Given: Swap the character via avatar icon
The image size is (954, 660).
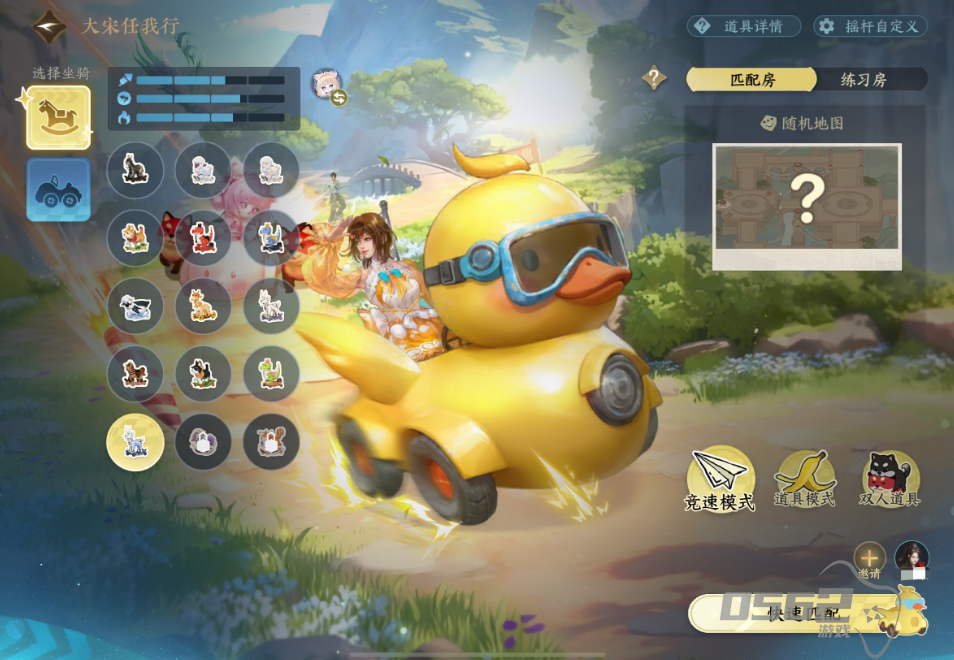Looking at the screenshot, I should click(327, 87).
